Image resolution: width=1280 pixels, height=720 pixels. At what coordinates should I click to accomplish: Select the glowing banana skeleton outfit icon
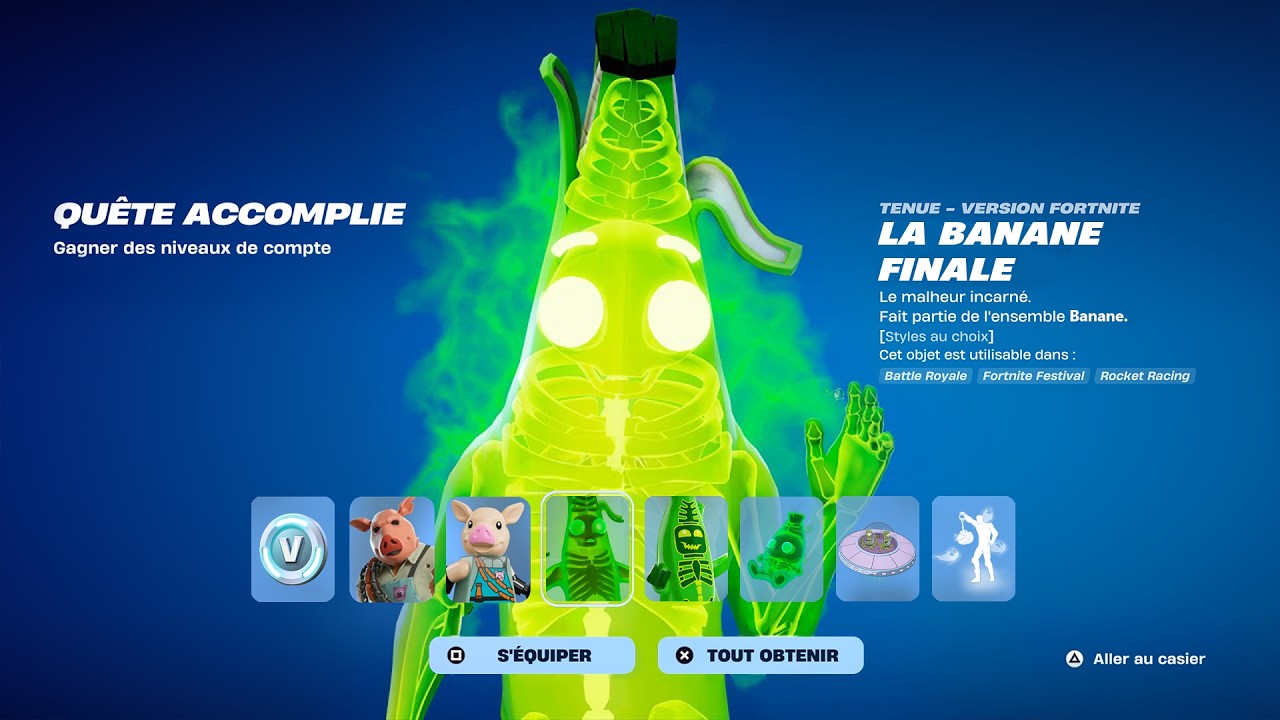[685, 548]
